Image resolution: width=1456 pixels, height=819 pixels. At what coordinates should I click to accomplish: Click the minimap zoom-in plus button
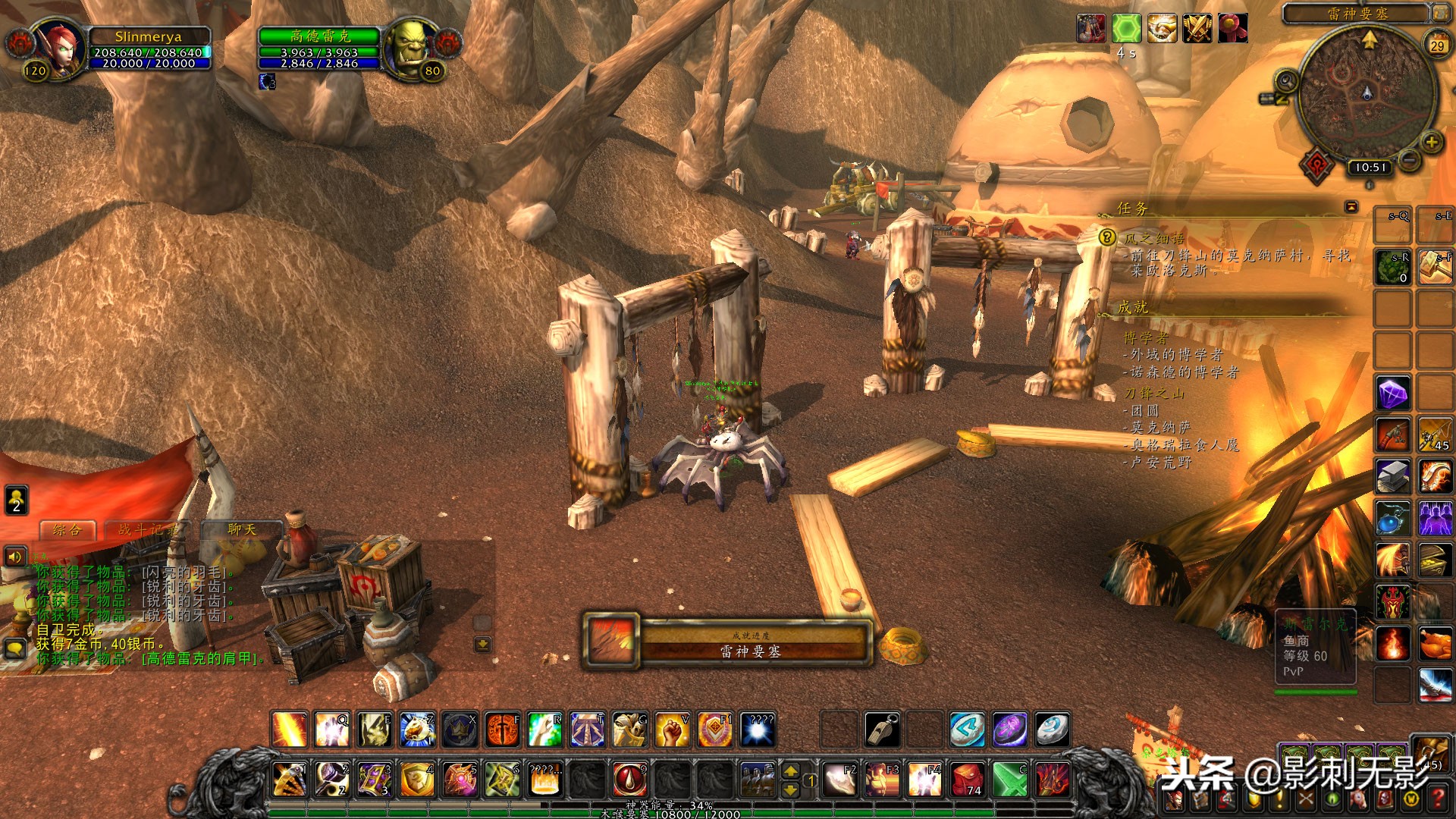pos(1430,142)
